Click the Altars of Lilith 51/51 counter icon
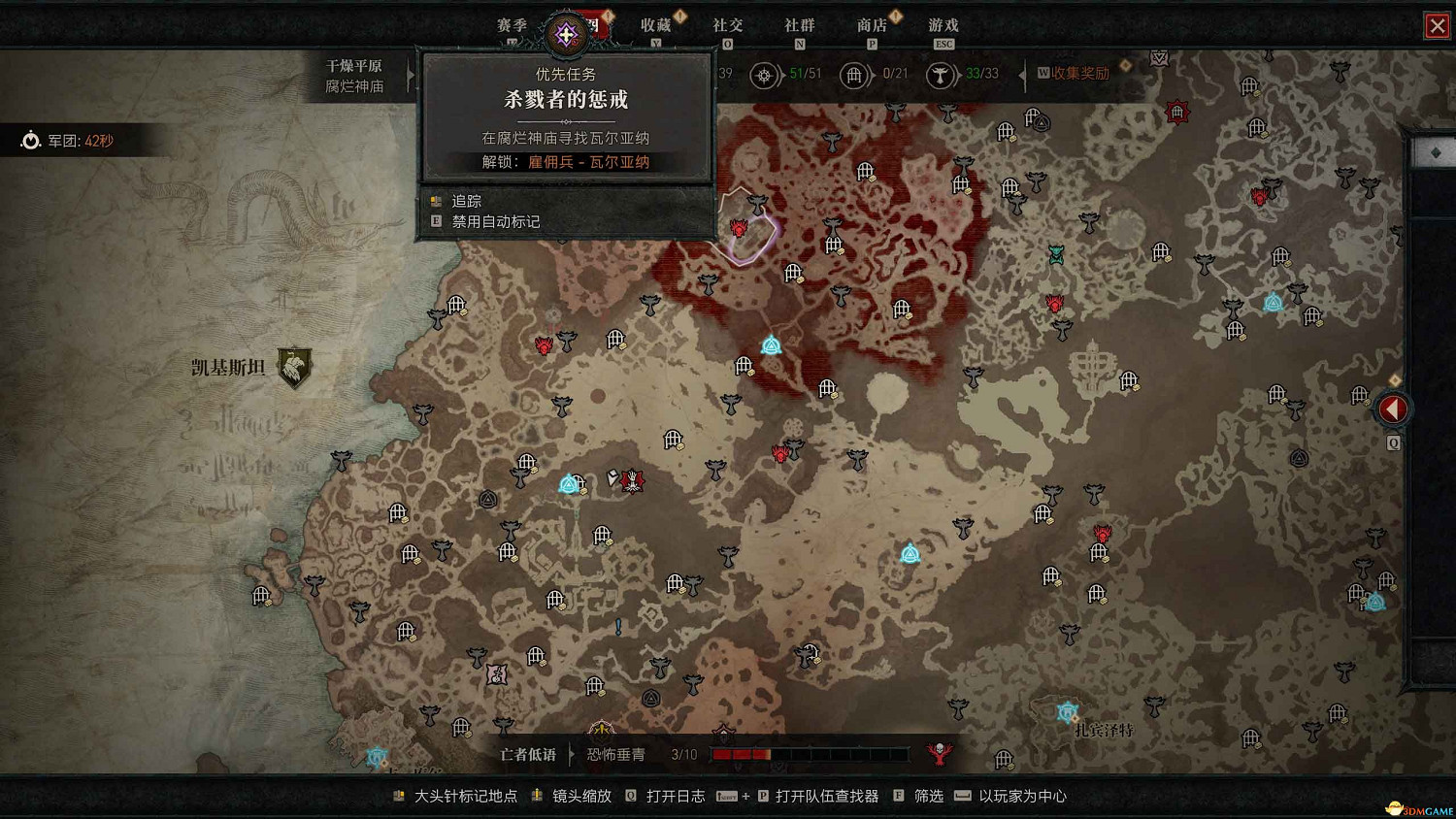This screenshot has width=1456, height=819. [x=766, y=75]
